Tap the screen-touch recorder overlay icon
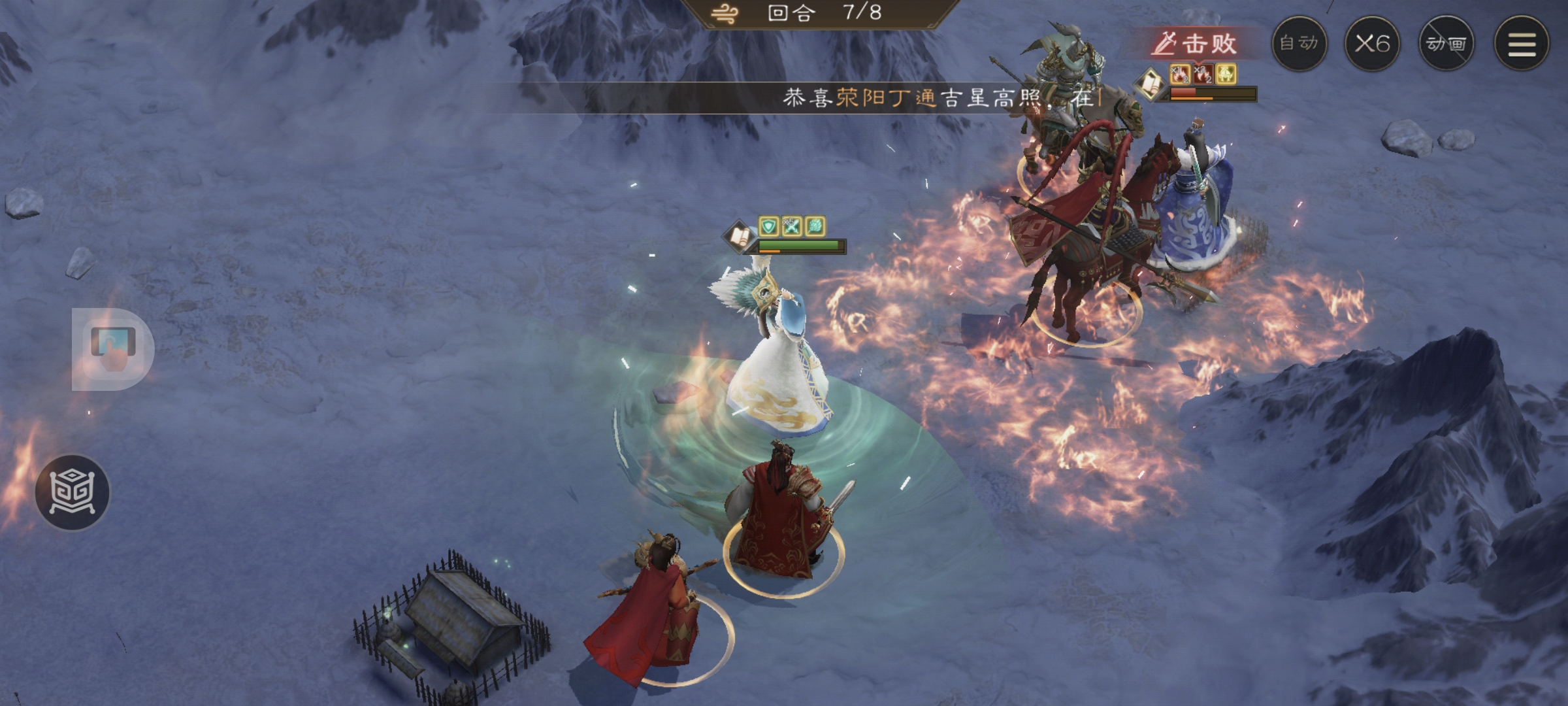 (x=113, y=348)
